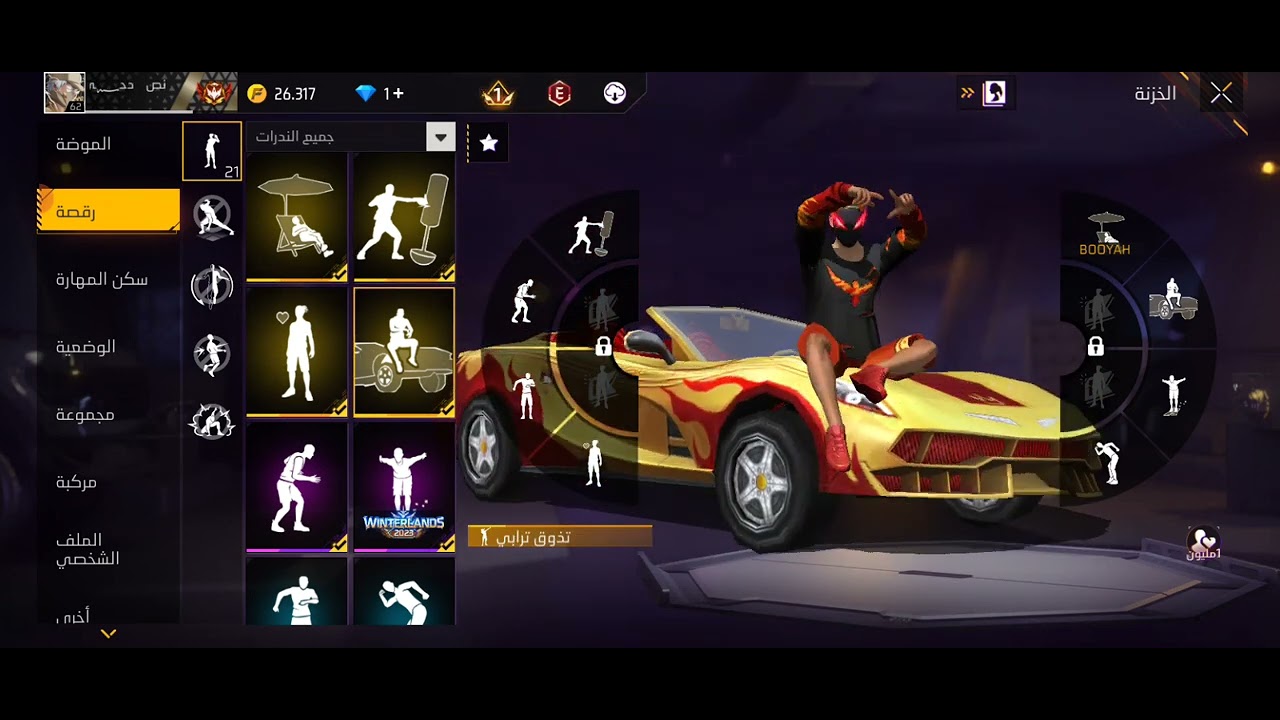Close the vault screen with the X
1280x720 pixels.
[1221, 94]
